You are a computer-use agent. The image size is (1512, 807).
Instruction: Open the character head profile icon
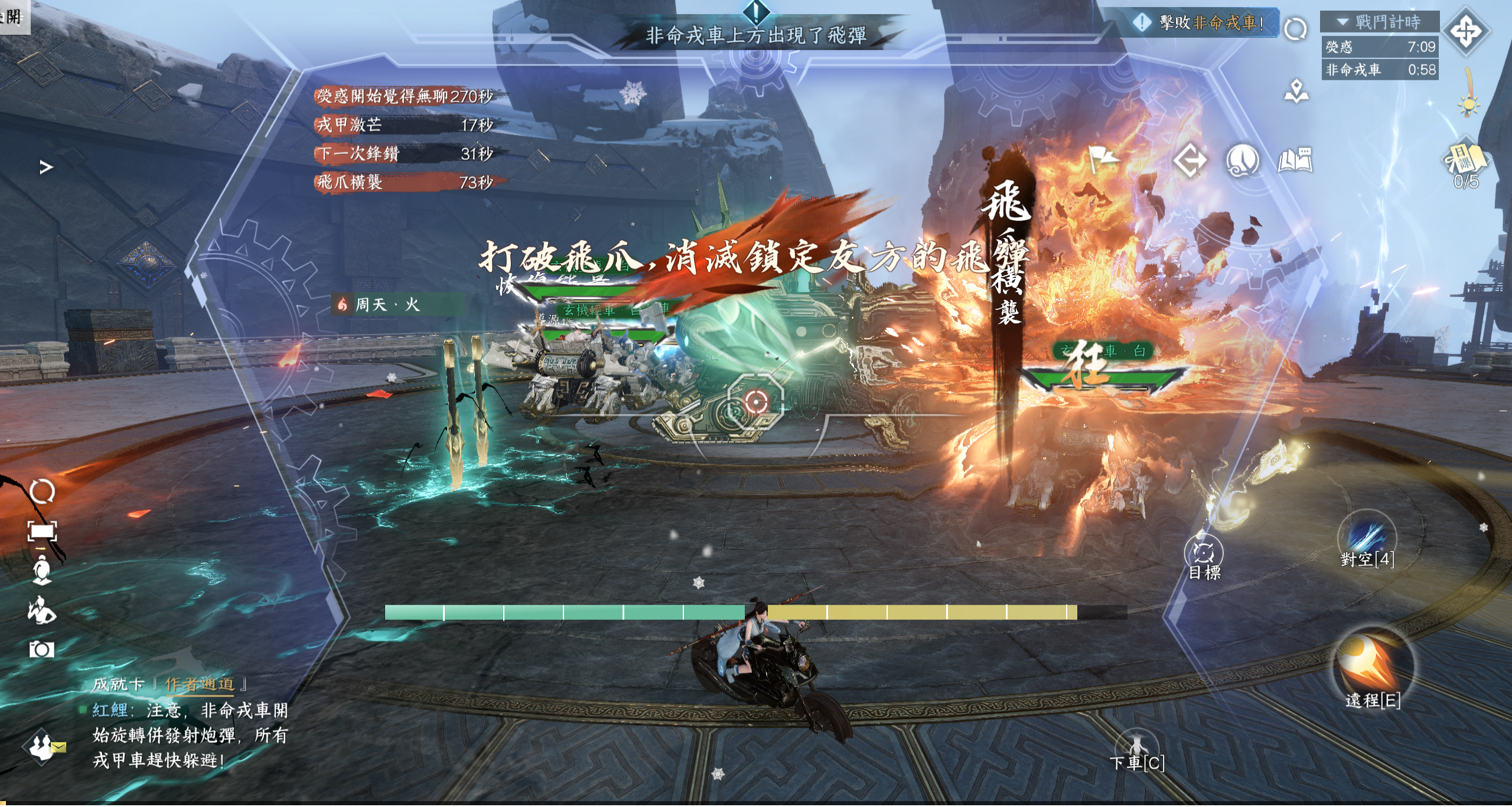tap(1242, 160)
